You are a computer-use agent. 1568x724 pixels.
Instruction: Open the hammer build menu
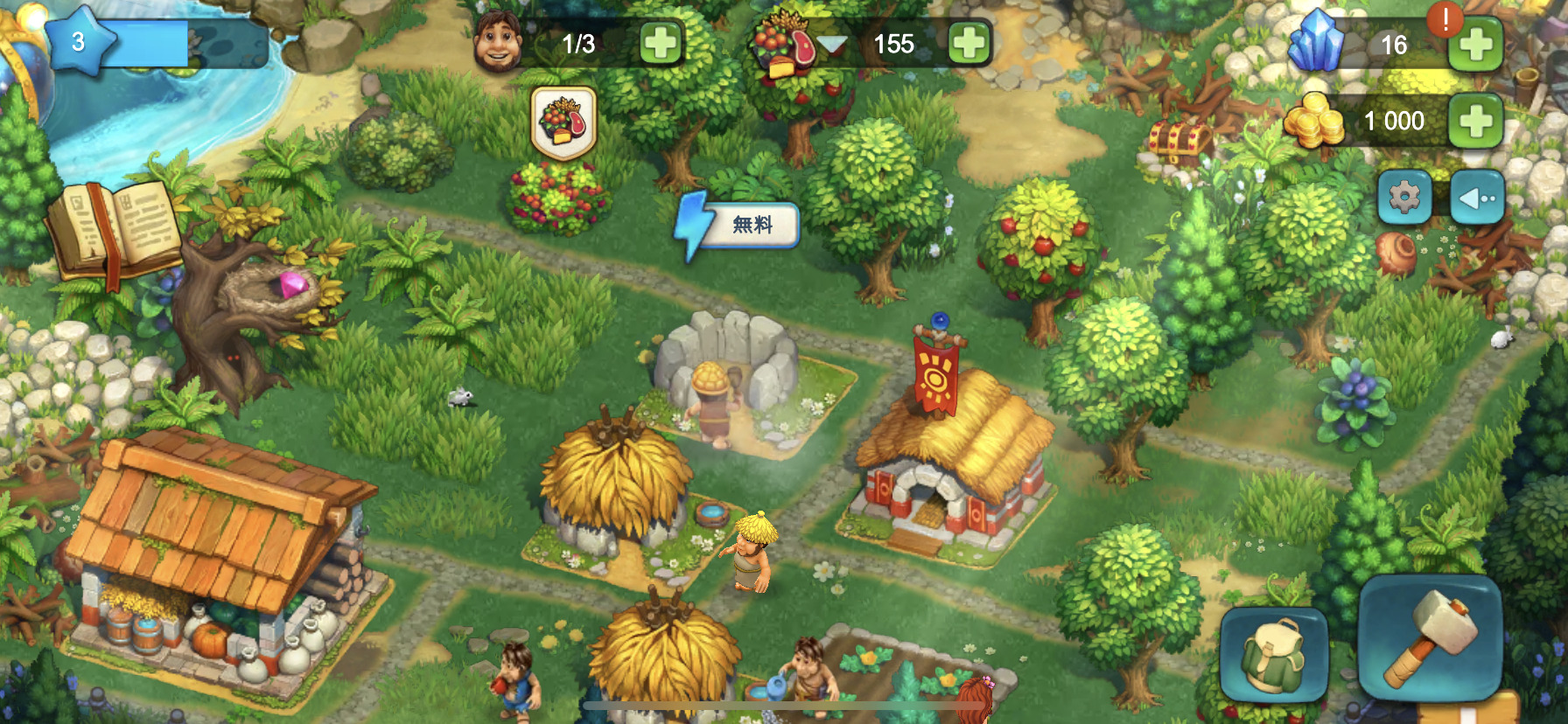click(x=1430, y=637)
